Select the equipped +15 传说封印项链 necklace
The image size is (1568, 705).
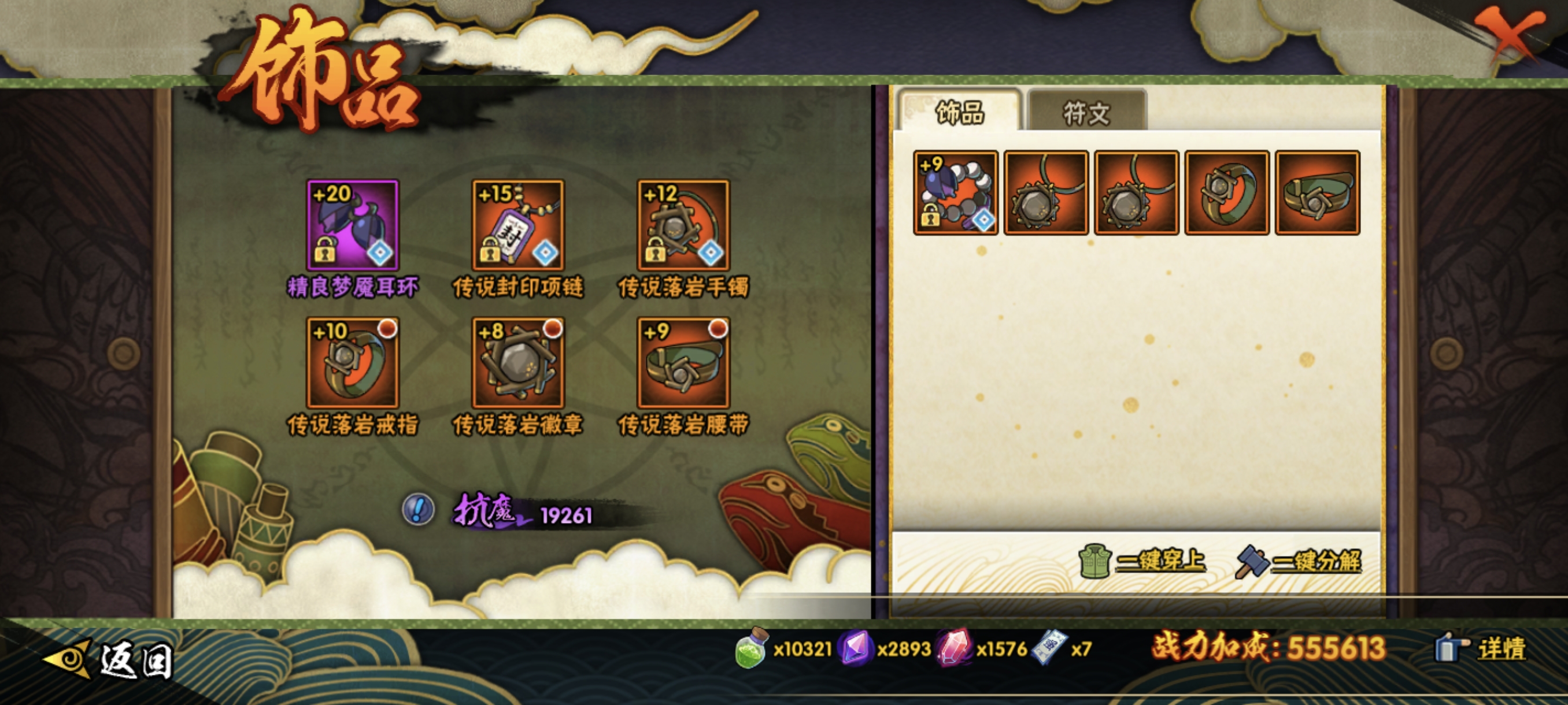click(518, 225)
